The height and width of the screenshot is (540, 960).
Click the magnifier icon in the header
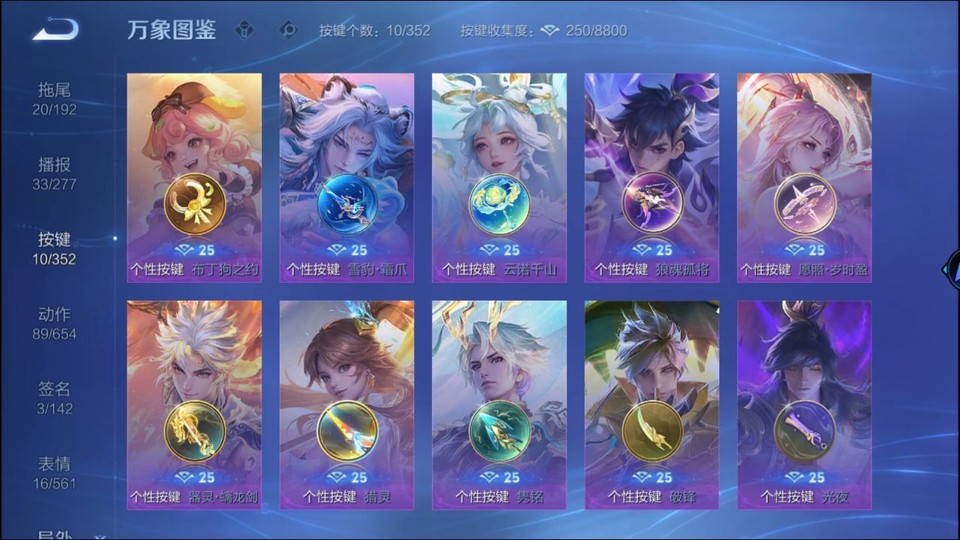pyautogui.click(x=288, y=30)
